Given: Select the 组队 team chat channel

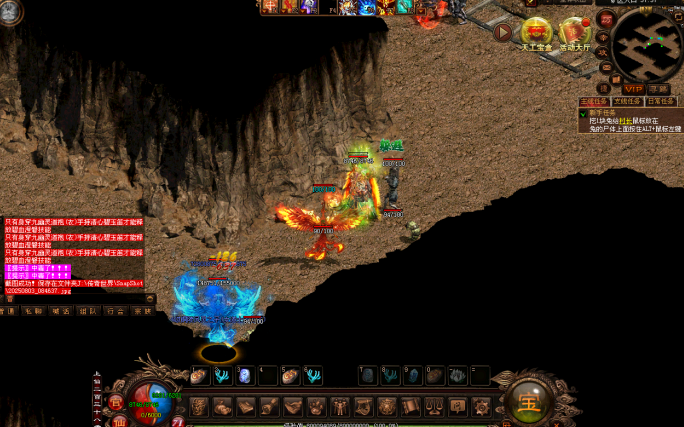Looking at the screenshot, I should (87, 311).
